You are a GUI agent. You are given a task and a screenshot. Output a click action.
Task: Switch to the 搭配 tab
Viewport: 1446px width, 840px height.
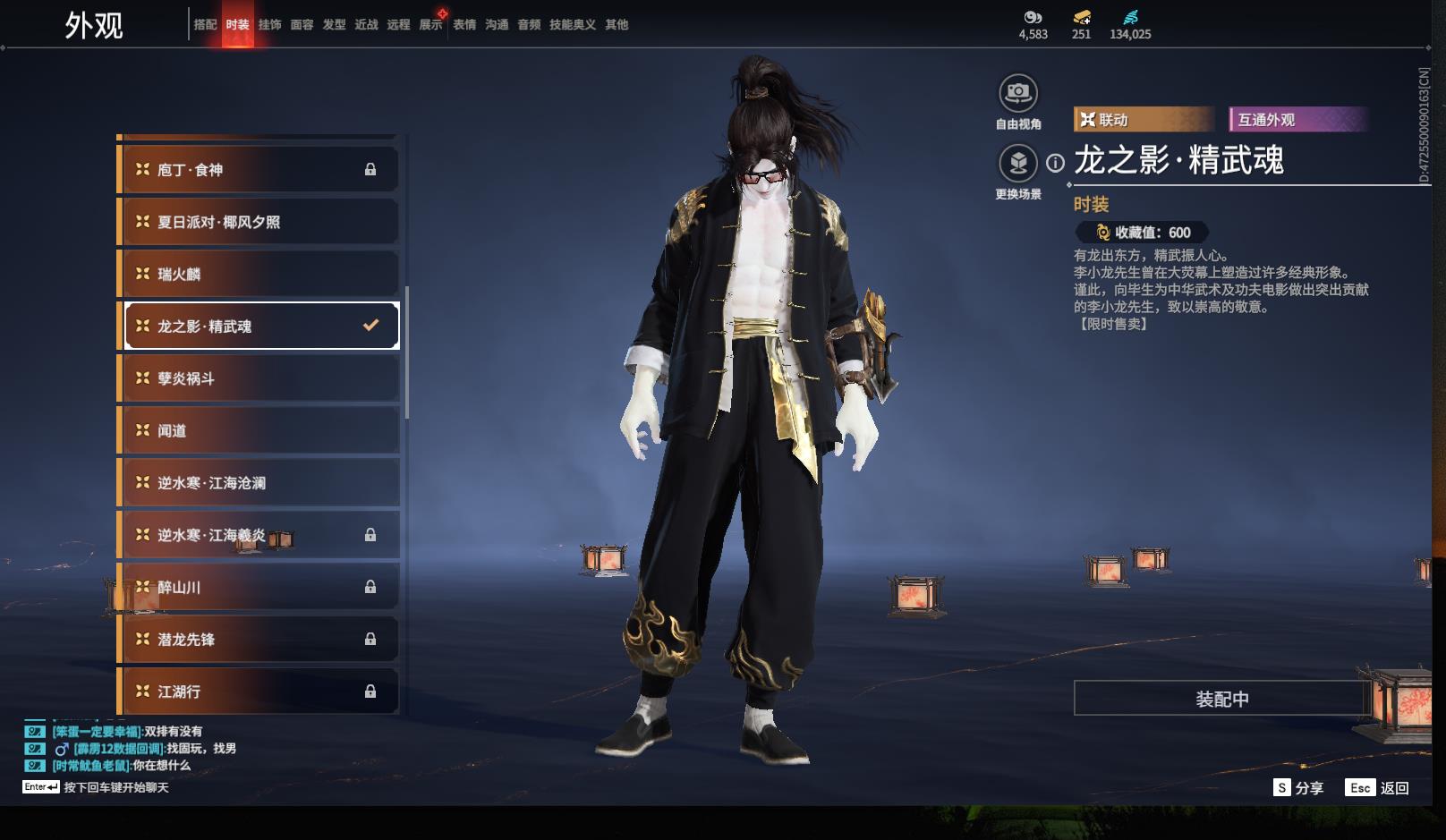click(205, 25)
